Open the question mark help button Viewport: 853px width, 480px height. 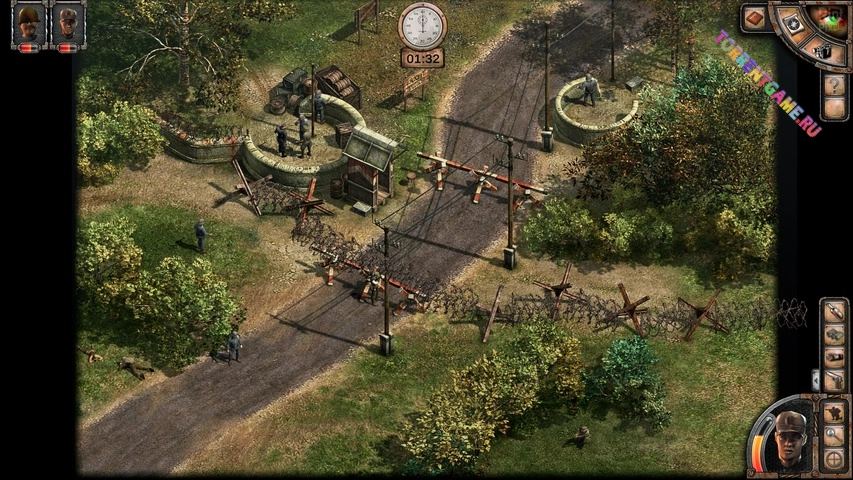(834, 84)
